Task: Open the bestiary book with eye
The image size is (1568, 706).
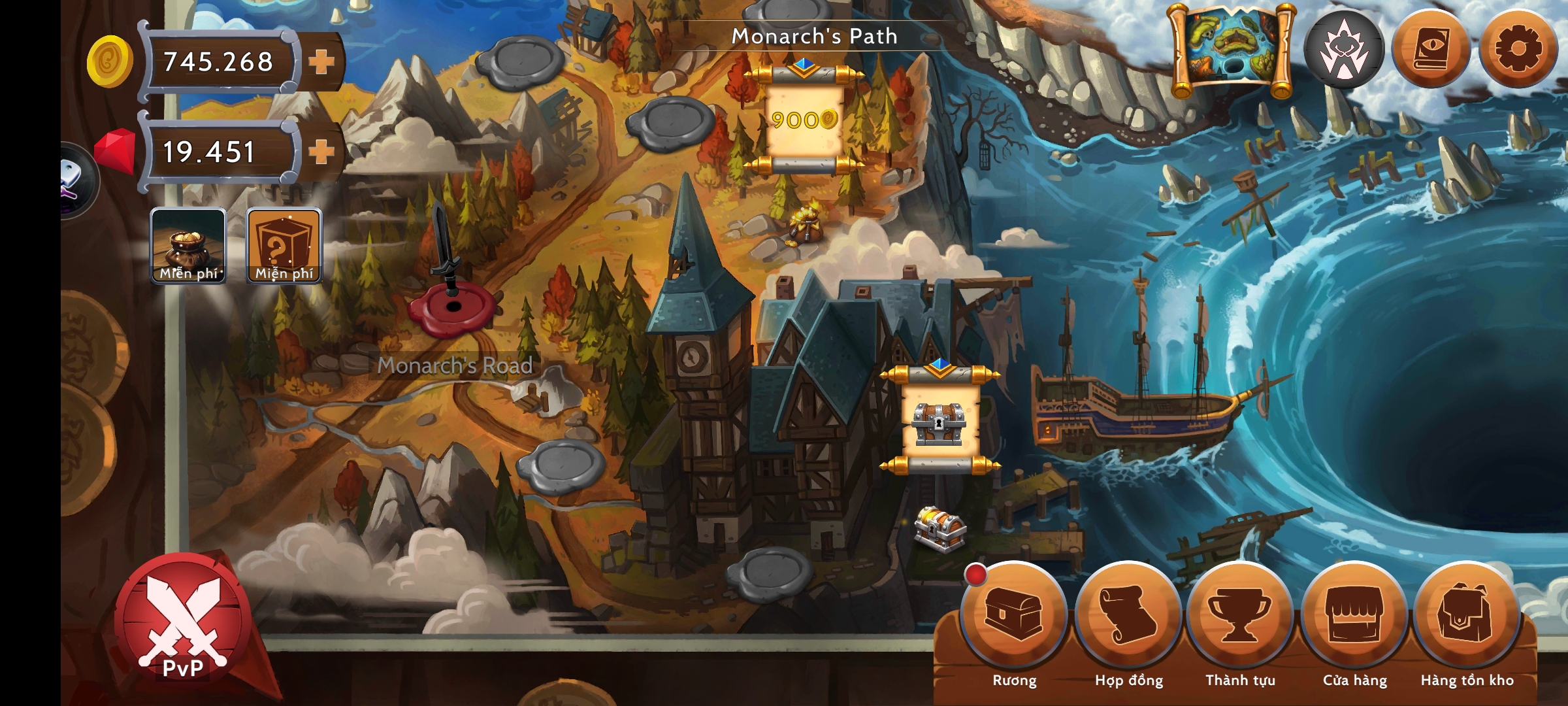Action: (1431, 50)
